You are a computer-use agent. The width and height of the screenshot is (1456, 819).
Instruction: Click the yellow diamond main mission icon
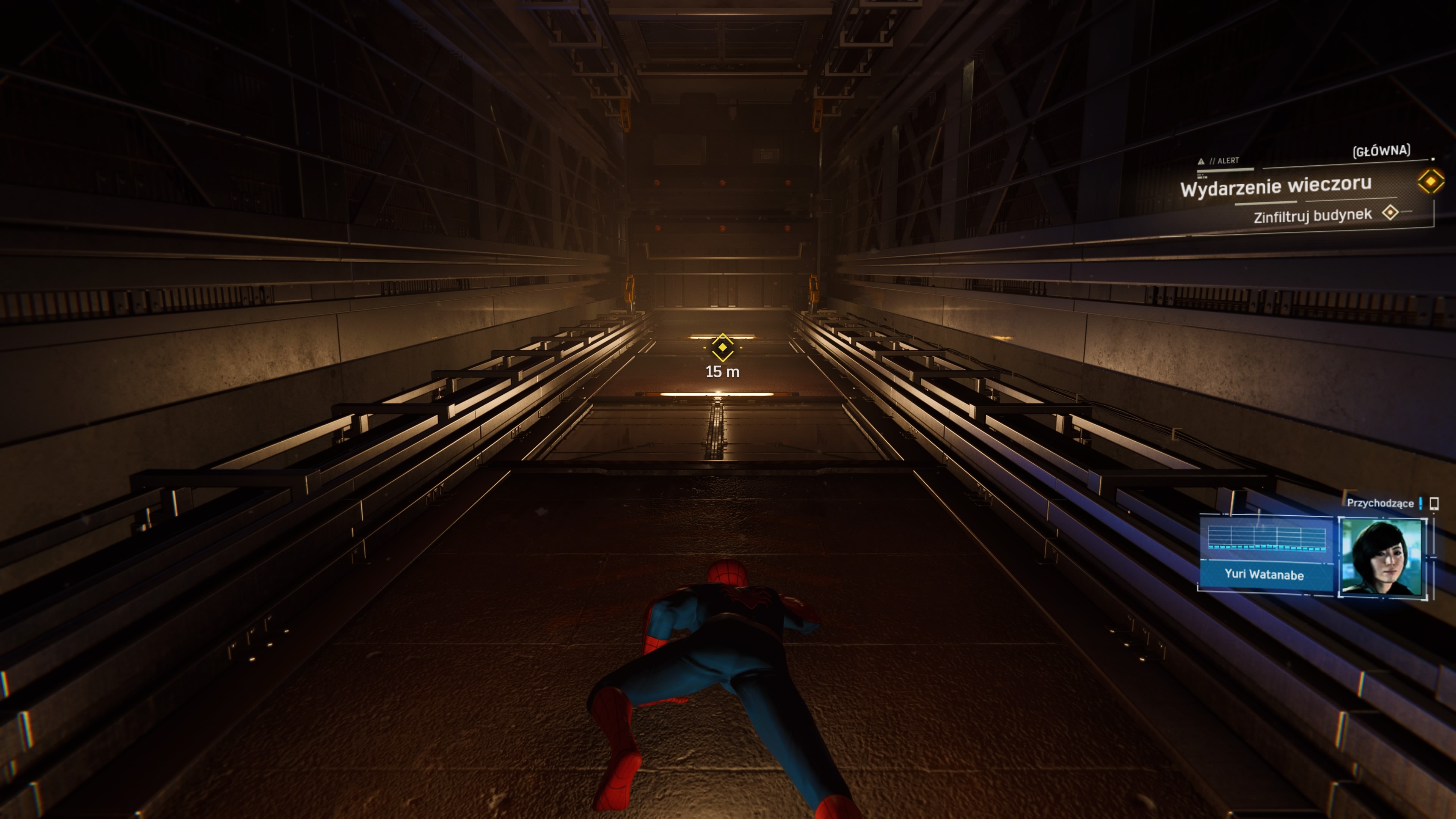tap(1431, 182)
